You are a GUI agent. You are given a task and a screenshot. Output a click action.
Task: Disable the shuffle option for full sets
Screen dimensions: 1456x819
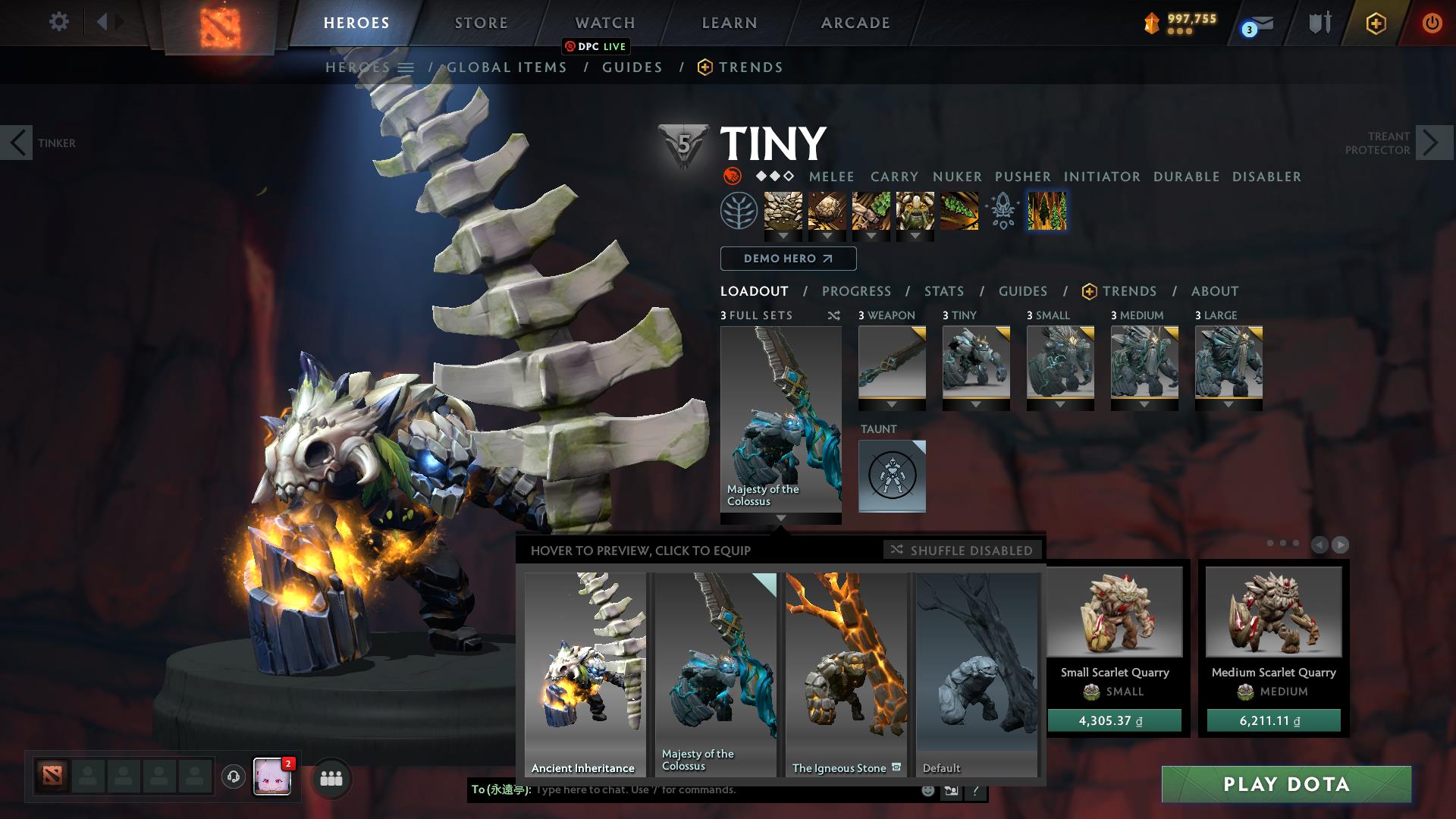pos(833,315)
